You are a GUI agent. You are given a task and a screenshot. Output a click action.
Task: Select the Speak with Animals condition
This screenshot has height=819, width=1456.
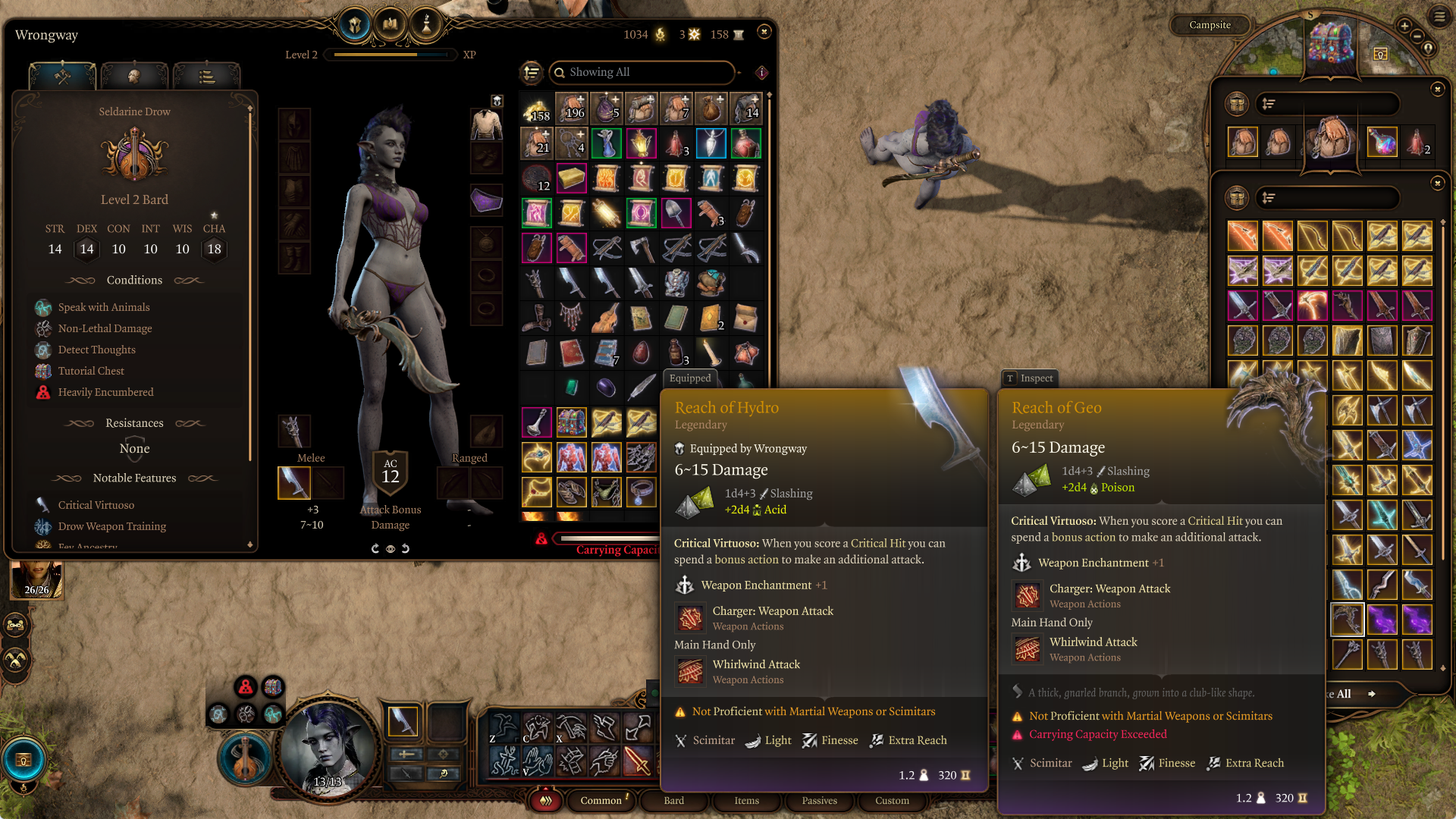(104, 307)
